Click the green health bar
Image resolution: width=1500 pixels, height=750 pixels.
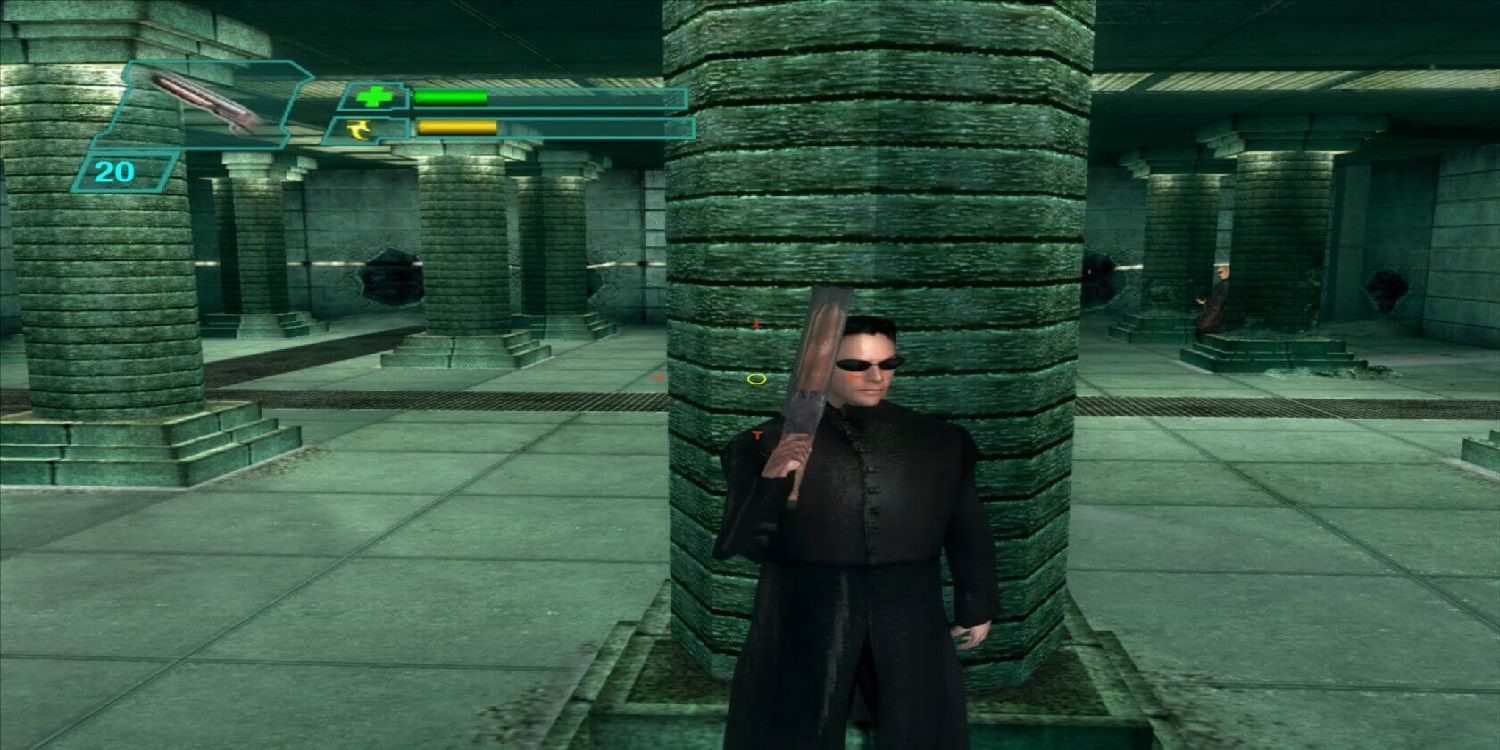[x=450, y=97]
